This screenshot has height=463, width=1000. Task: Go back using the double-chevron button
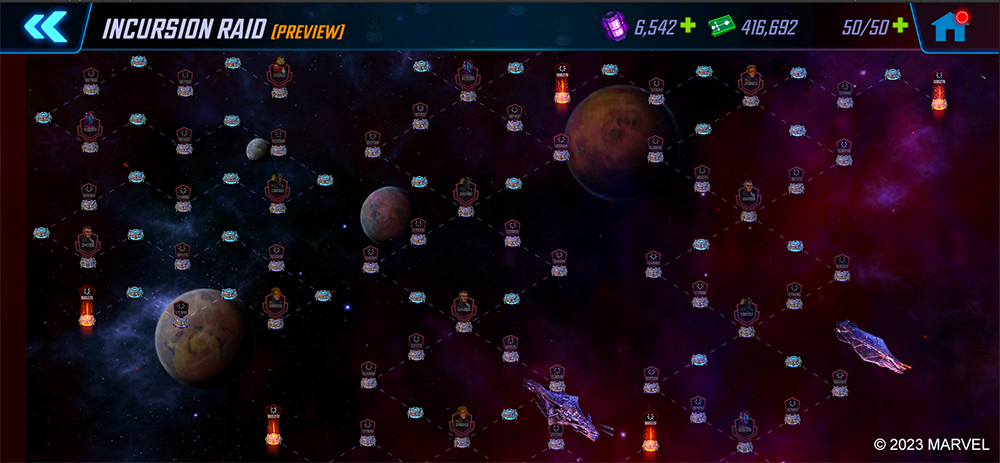tap(46, 26)
